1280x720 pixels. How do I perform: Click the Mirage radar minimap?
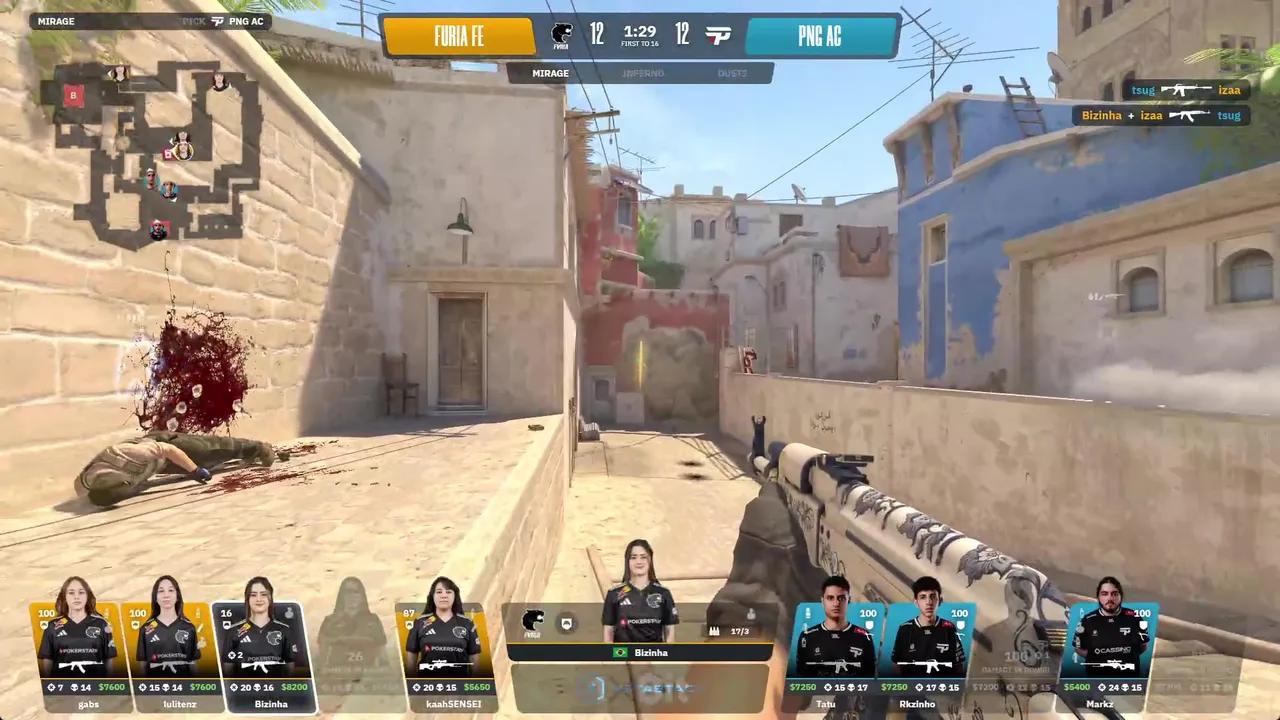click(150, 150)
